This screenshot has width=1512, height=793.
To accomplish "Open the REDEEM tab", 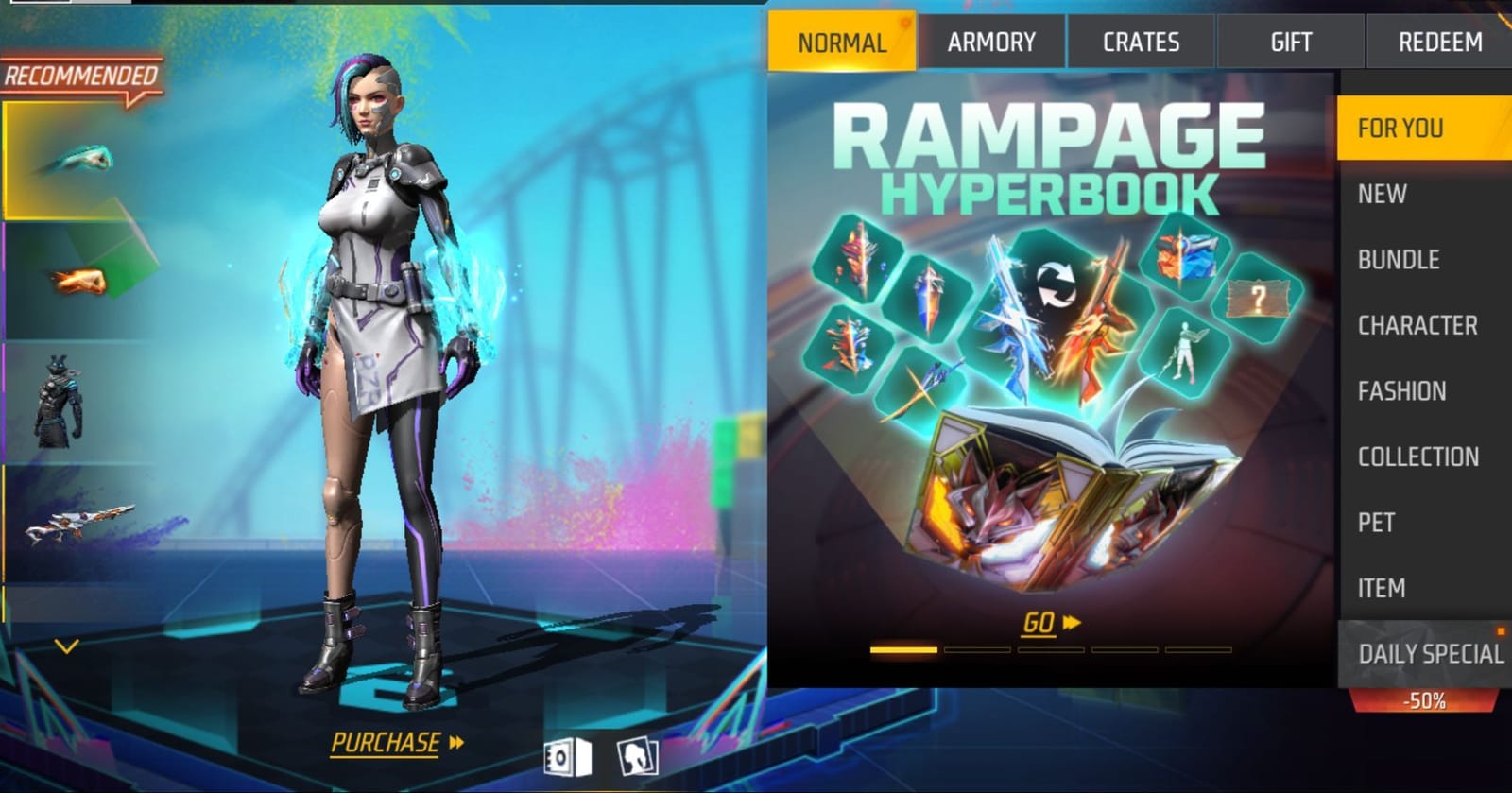I will [x=1437, y=41].
